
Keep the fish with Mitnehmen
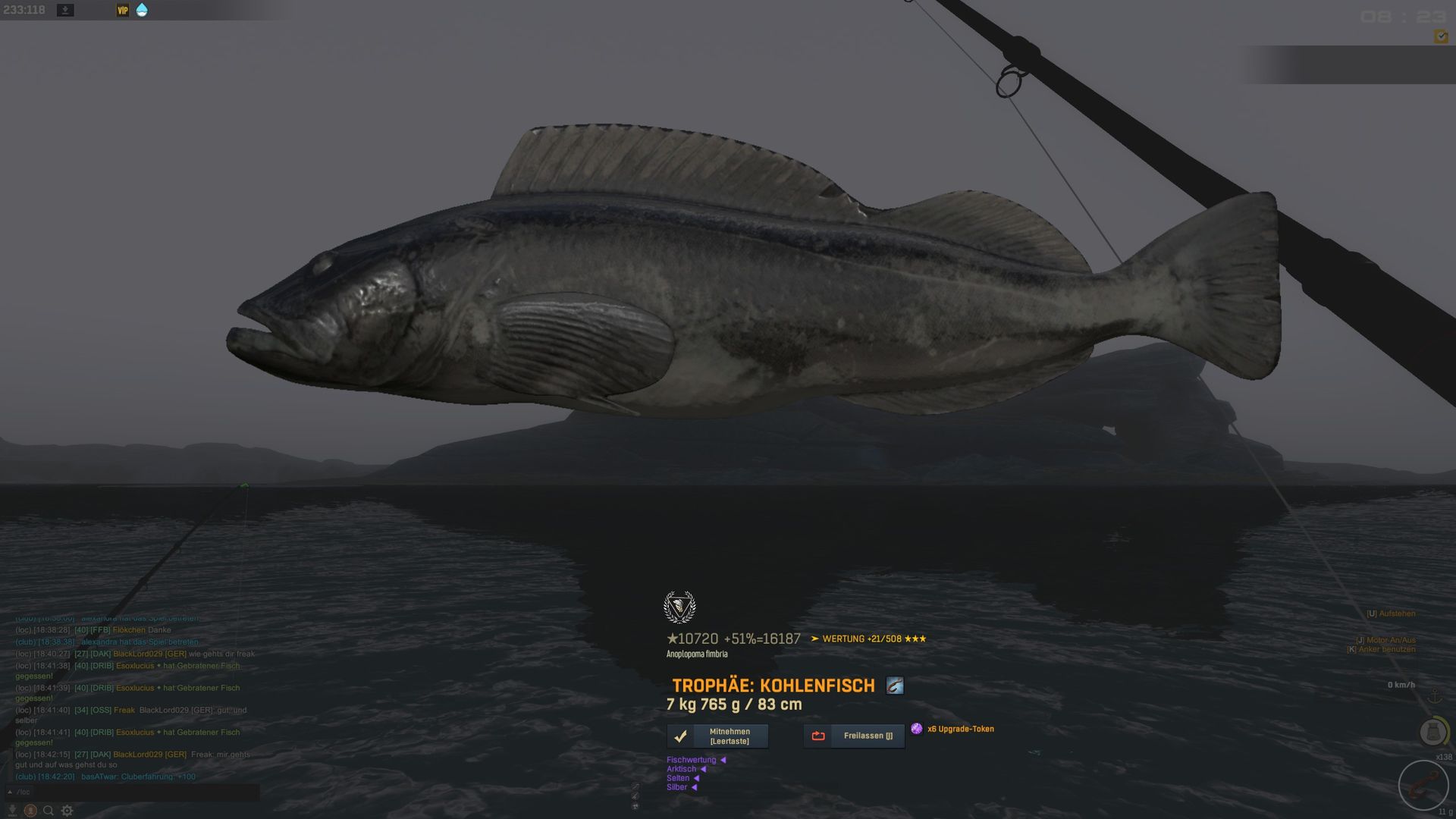[x=717, y=736]
